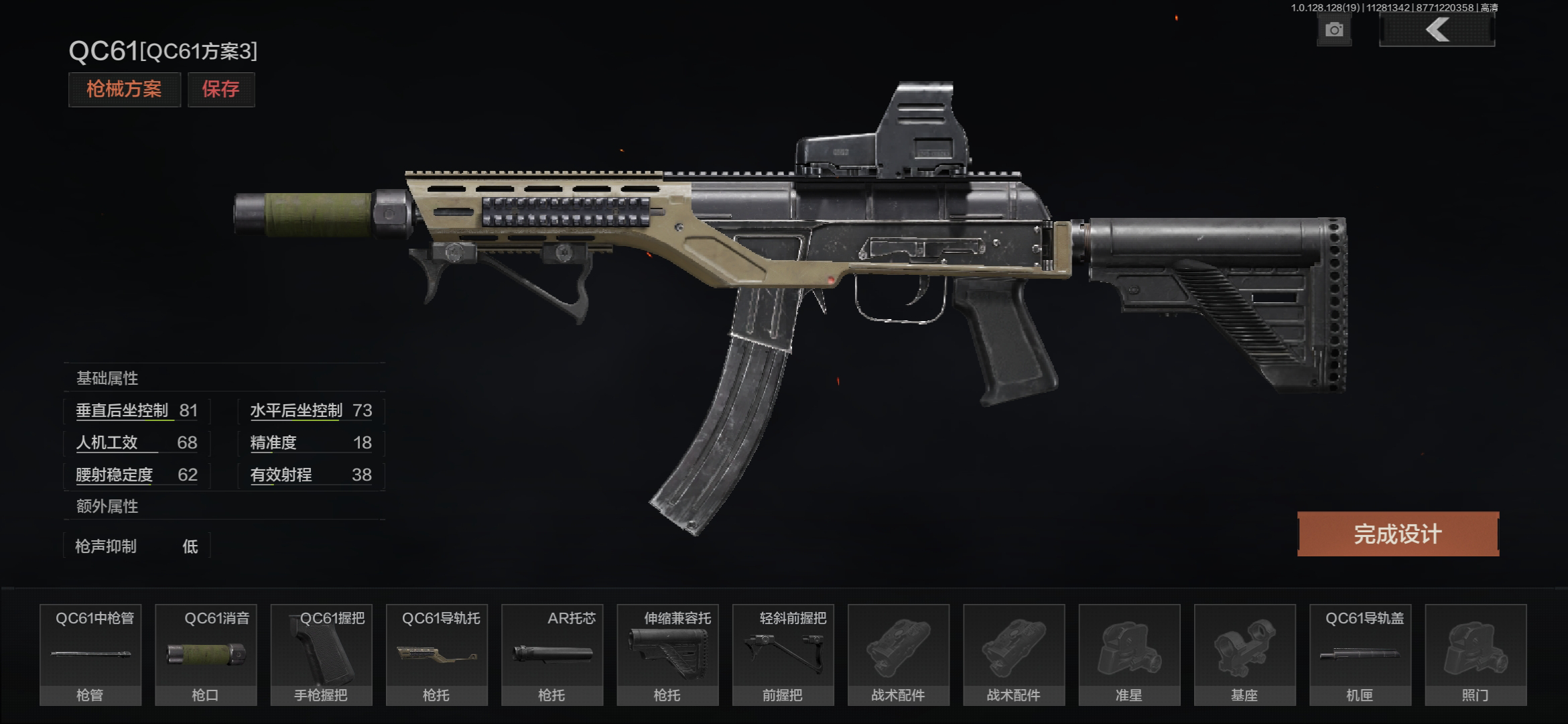Open the QC61导轨托 rail stock slot
The width and height of the screenshot is (1568, 724).
(x=437, y=654)
